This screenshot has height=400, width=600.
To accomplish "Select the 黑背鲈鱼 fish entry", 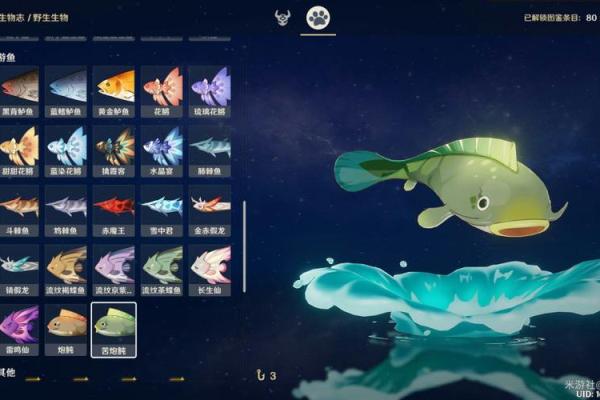I will pyautogui.click(x=19, y=87).
